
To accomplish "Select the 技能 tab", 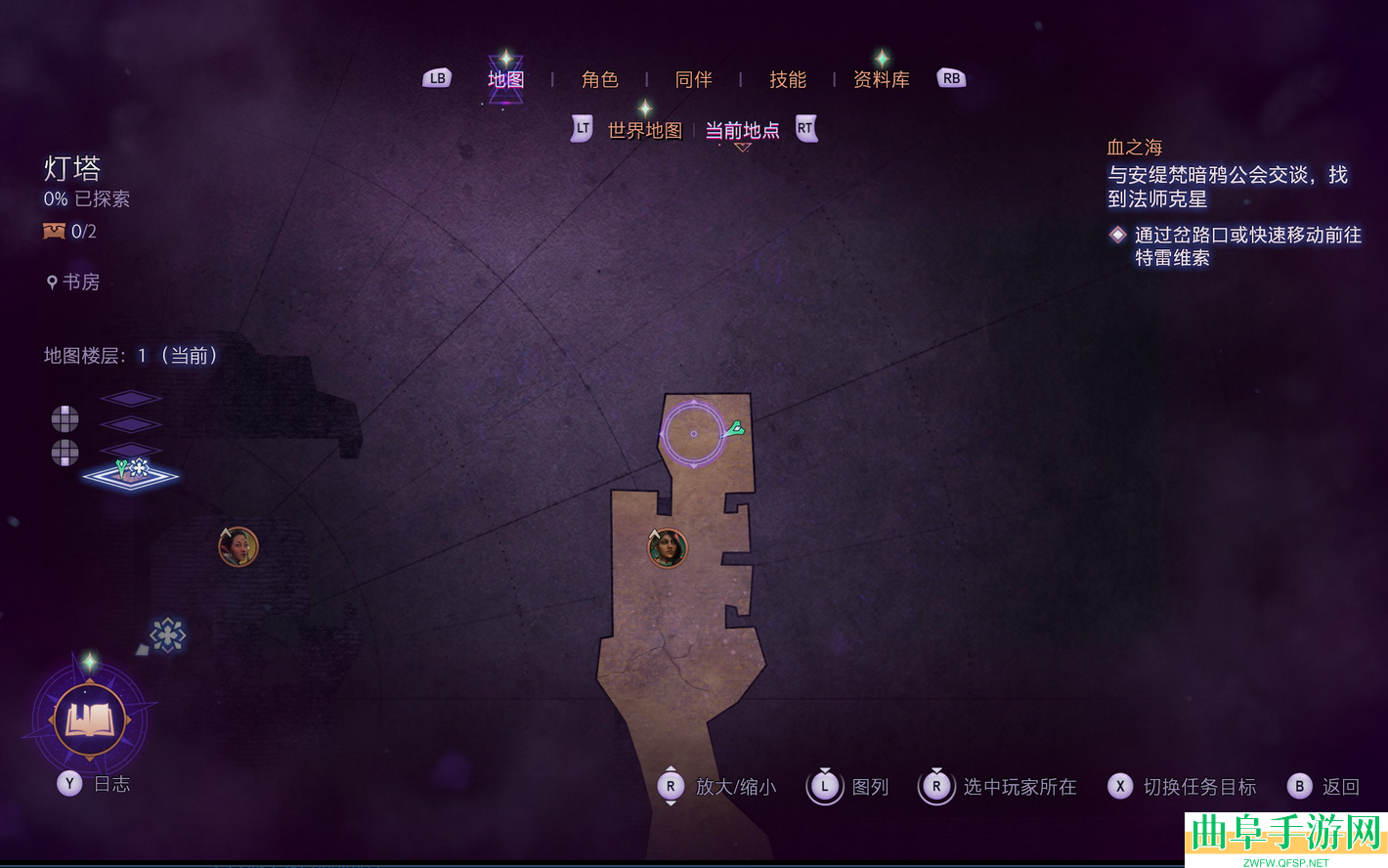I will [x=787, y=79].
